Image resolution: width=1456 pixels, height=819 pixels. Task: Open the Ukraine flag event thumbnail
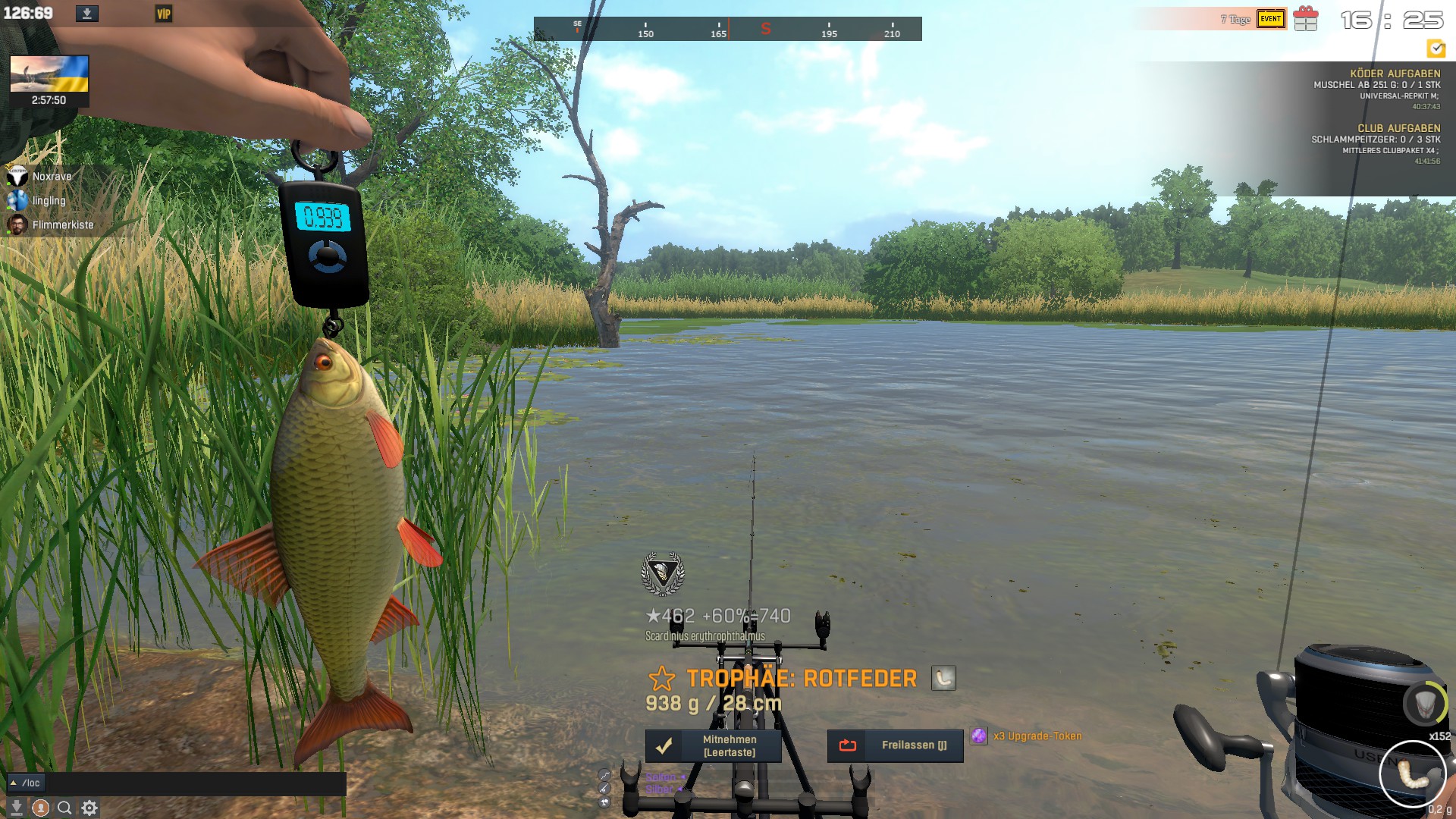click(x=49, y=74)
